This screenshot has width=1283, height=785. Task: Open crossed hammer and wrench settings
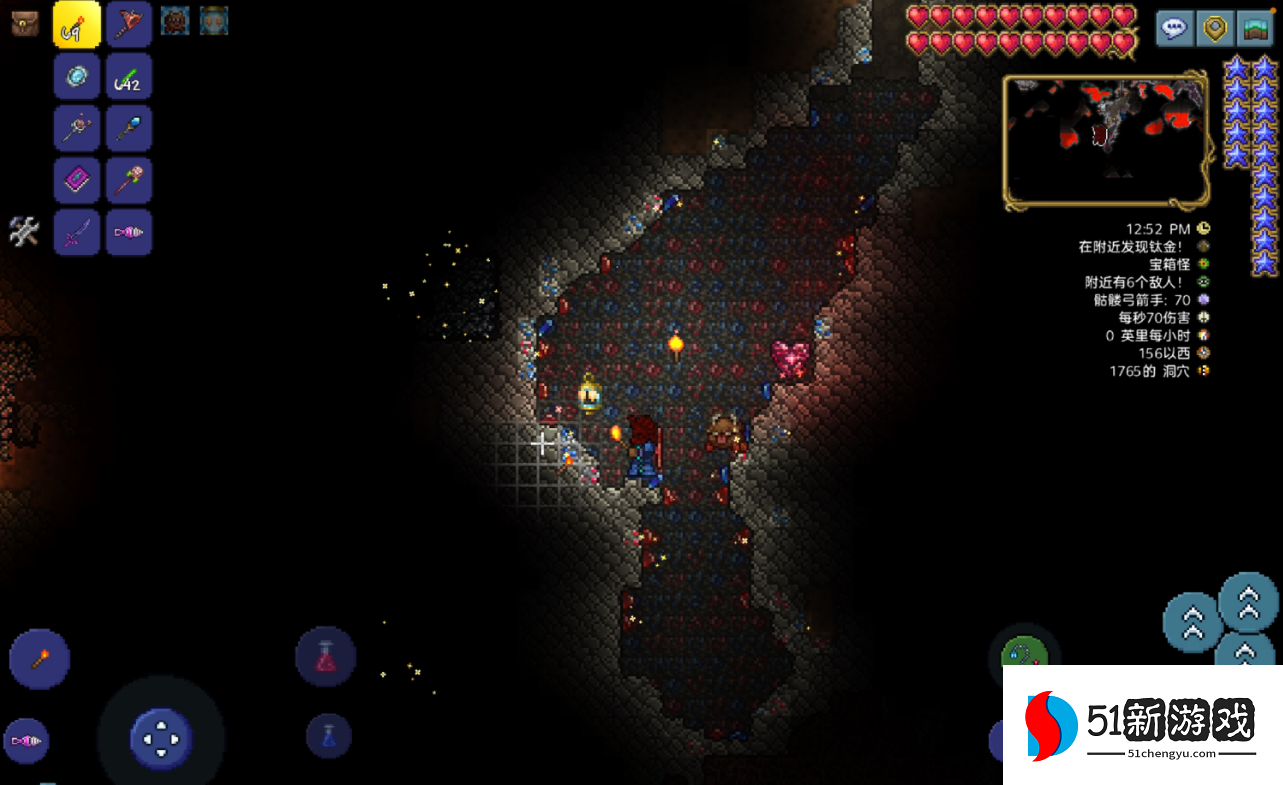(24, 232)
